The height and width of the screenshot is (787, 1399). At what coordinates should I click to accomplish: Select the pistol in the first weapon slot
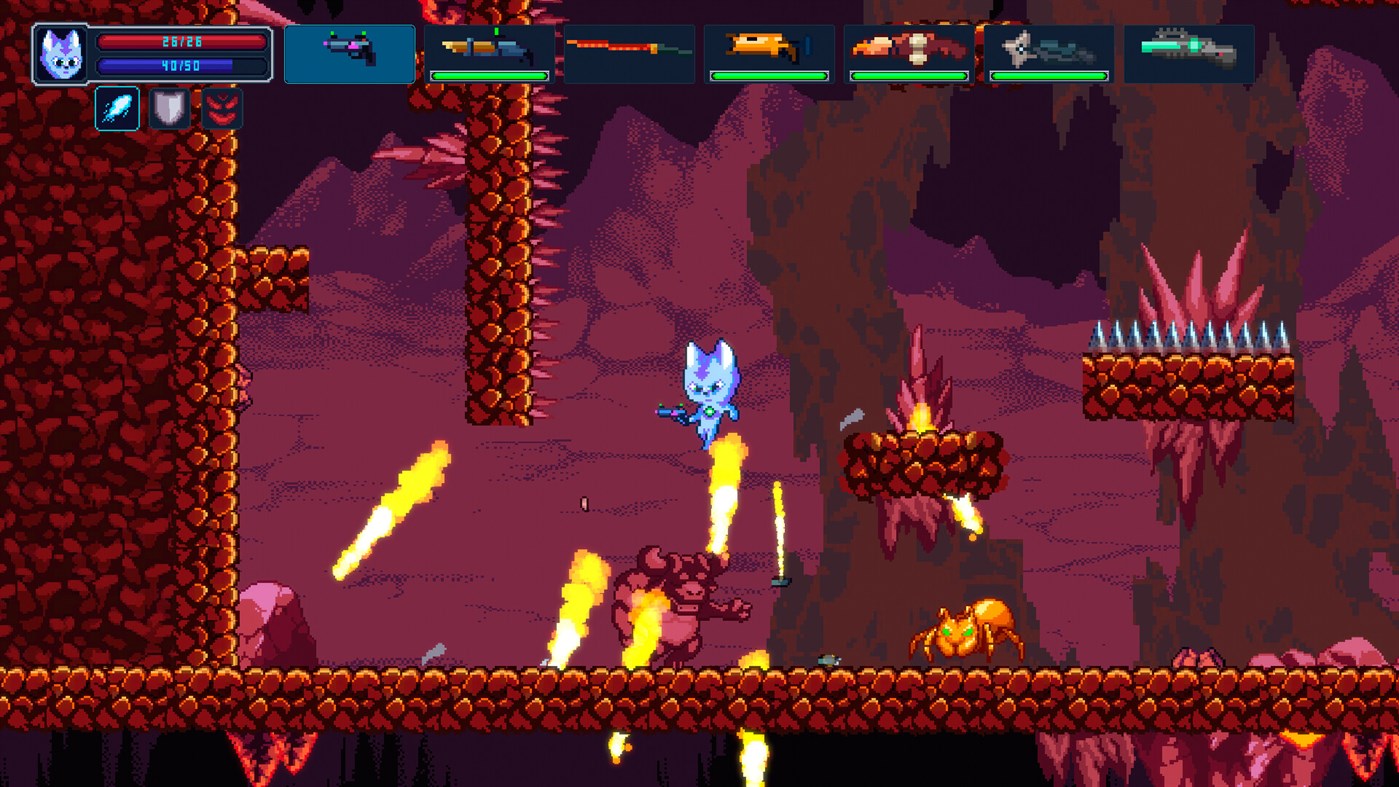pyautogui.click(x=349, y=53)
